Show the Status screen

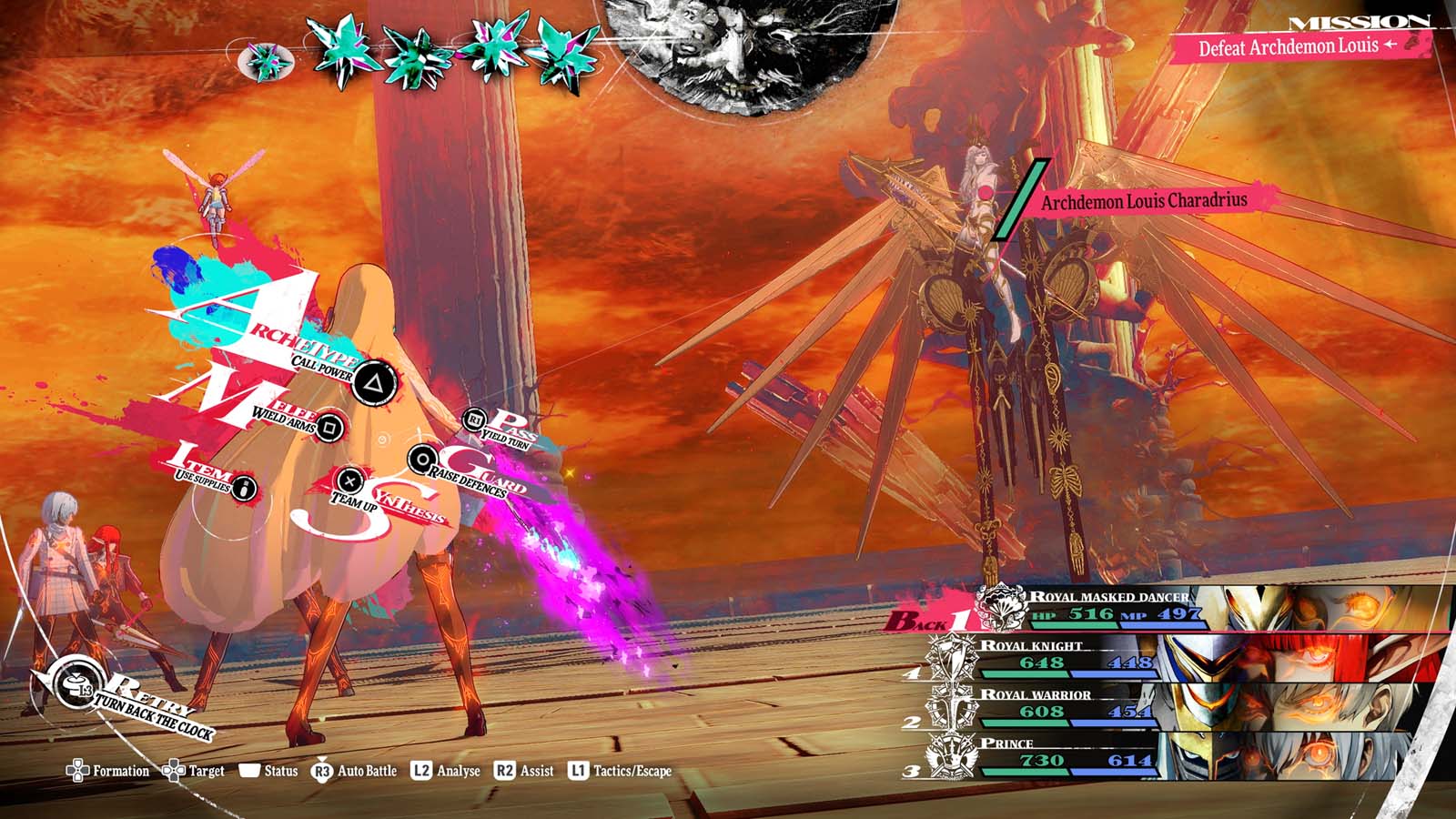pos(268,771)
